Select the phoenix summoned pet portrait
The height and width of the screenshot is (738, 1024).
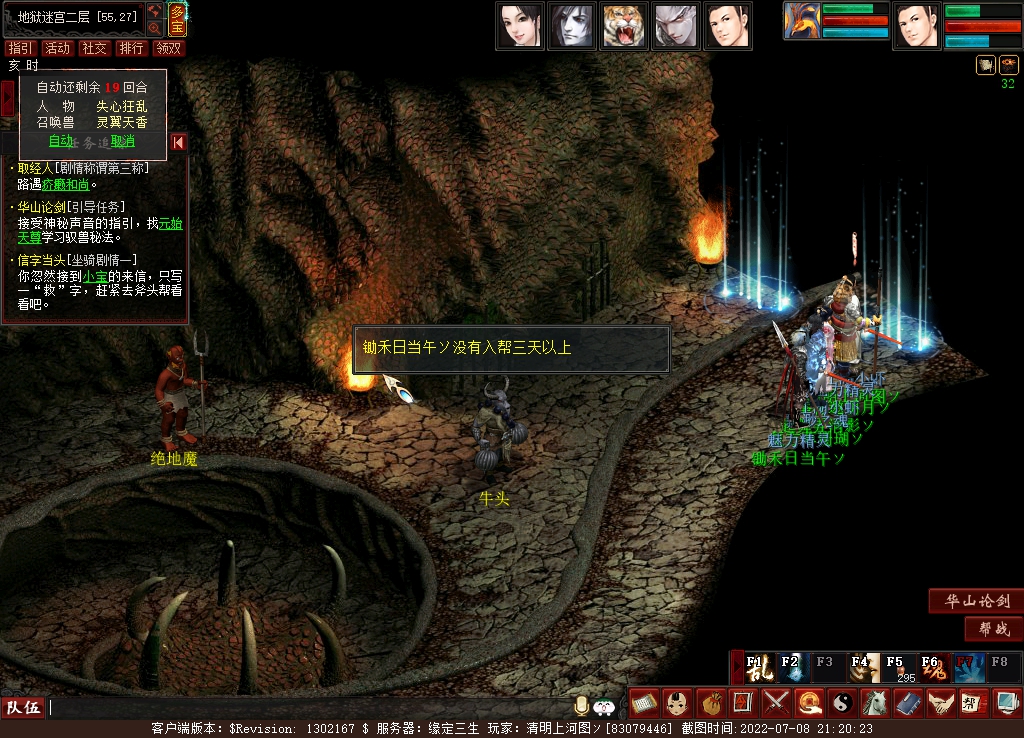(802, 21)
